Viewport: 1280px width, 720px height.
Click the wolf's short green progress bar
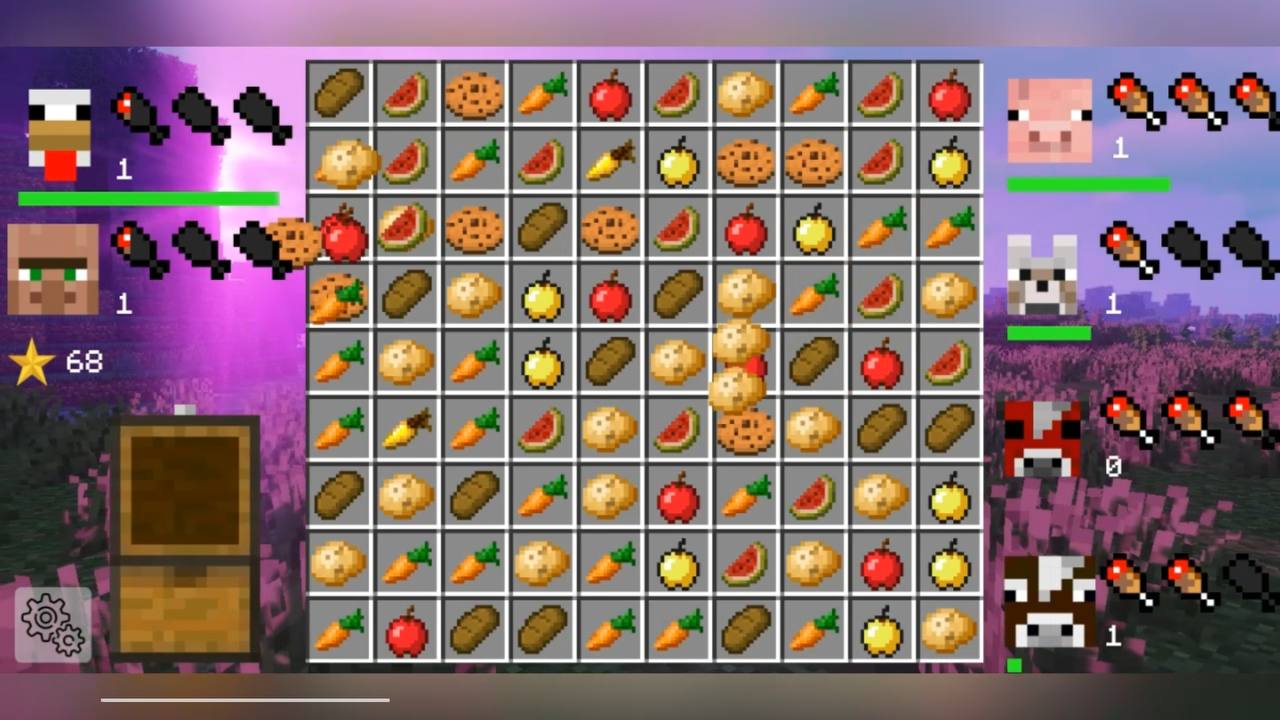click(x=1050, y=331)
